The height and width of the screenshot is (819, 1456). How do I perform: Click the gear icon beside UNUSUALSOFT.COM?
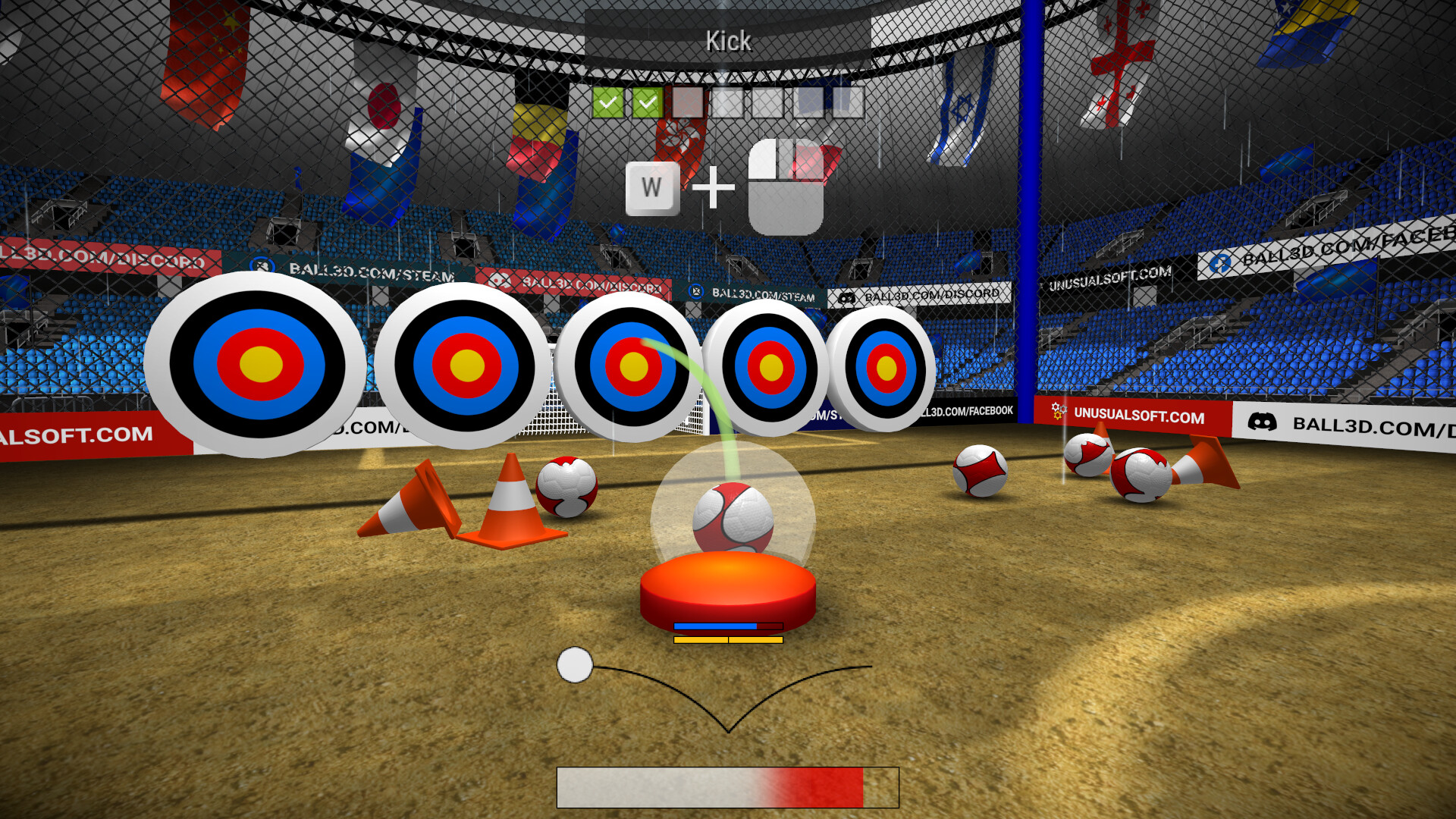[x=1058, y=412]
